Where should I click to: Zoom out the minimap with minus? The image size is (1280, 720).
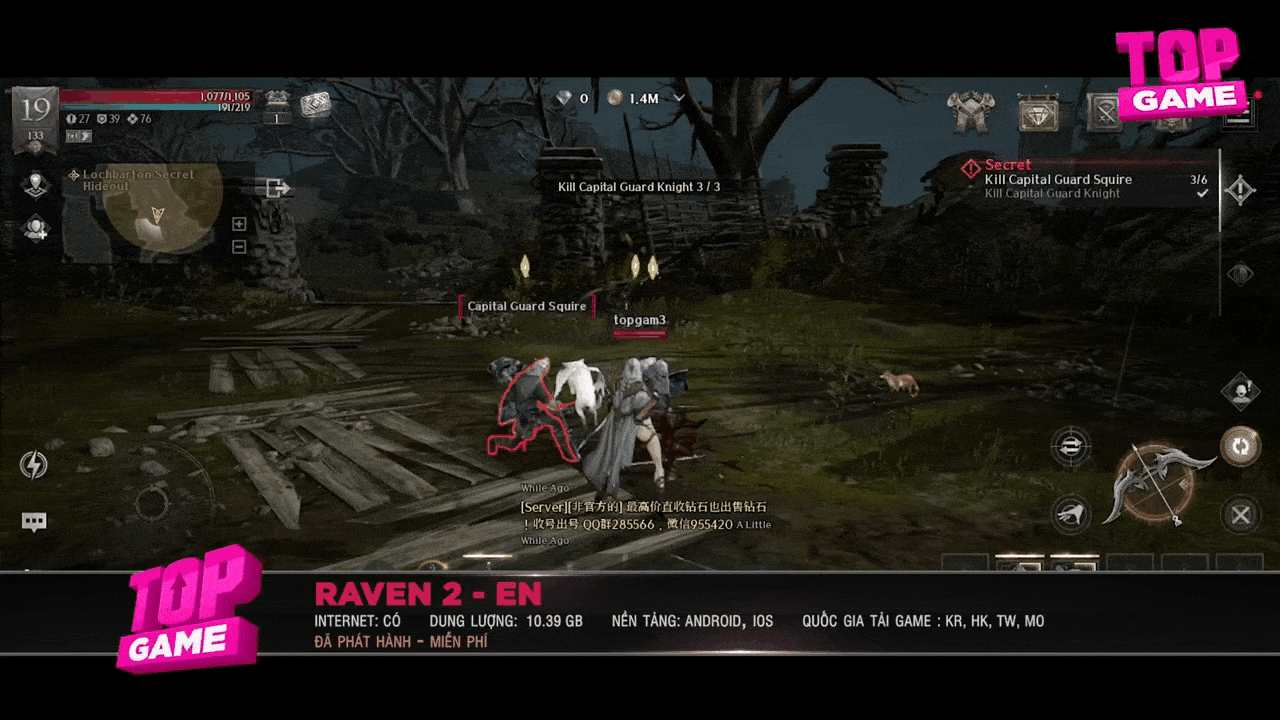click(239, 247)
